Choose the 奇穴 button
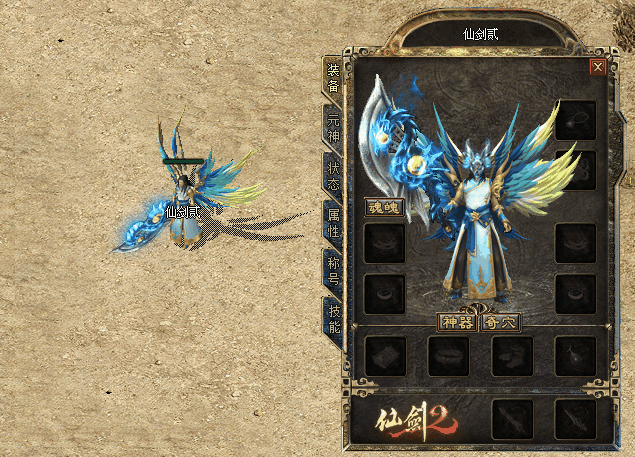Image resolution: width=635 pixels, height=457 pixels. (499, 322)
